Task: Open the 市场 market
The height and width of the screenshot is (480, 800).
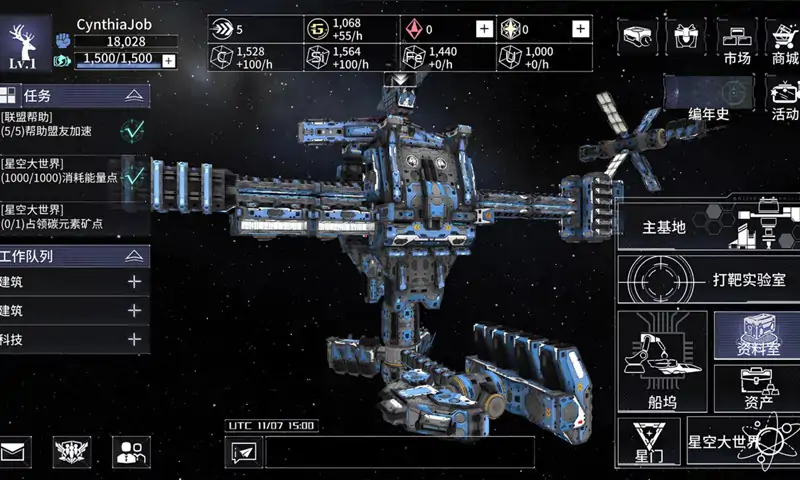Action: 737,43
